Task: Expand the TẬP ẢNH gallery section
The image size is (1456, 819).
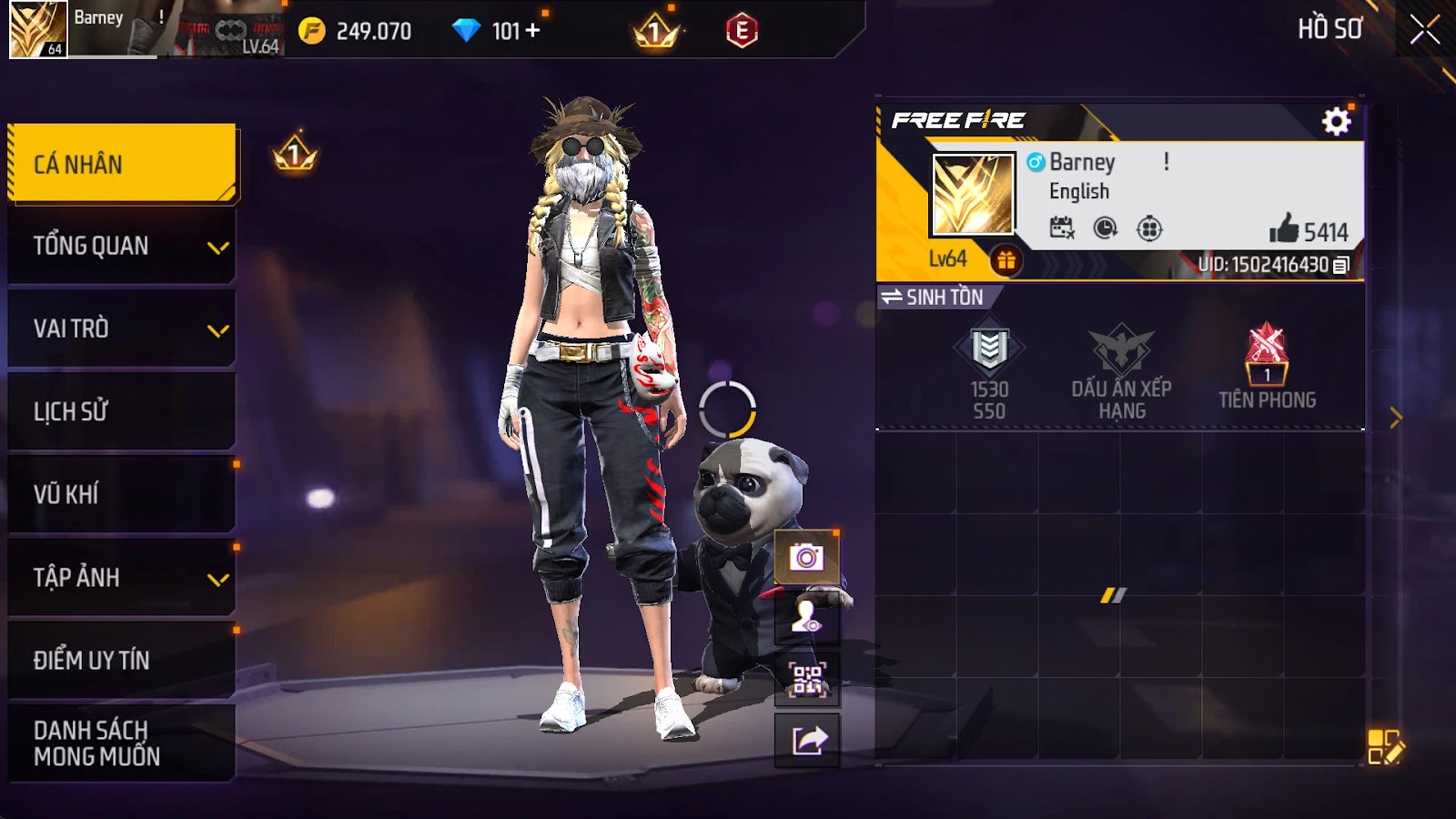Action: 121,577
